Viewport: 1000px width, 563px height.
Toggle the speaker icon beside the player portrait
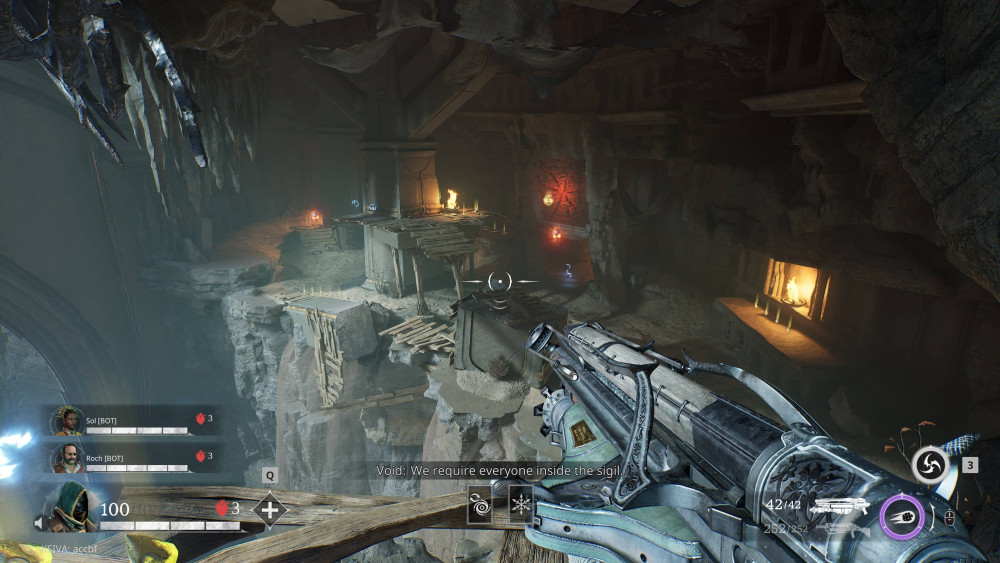41,522
